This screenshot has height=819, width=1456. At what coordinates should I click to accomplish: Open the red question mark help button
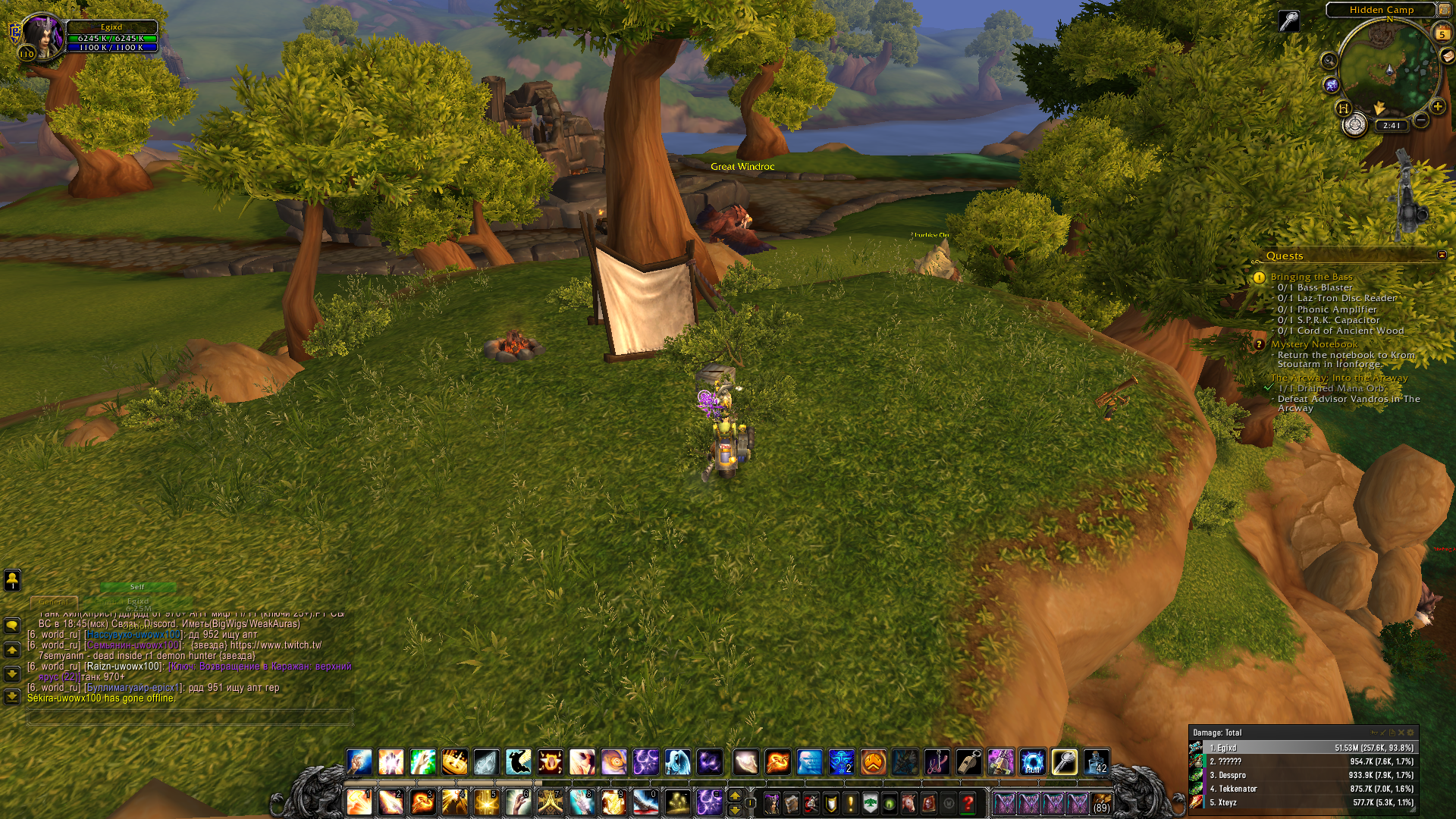tap(968, 803)
